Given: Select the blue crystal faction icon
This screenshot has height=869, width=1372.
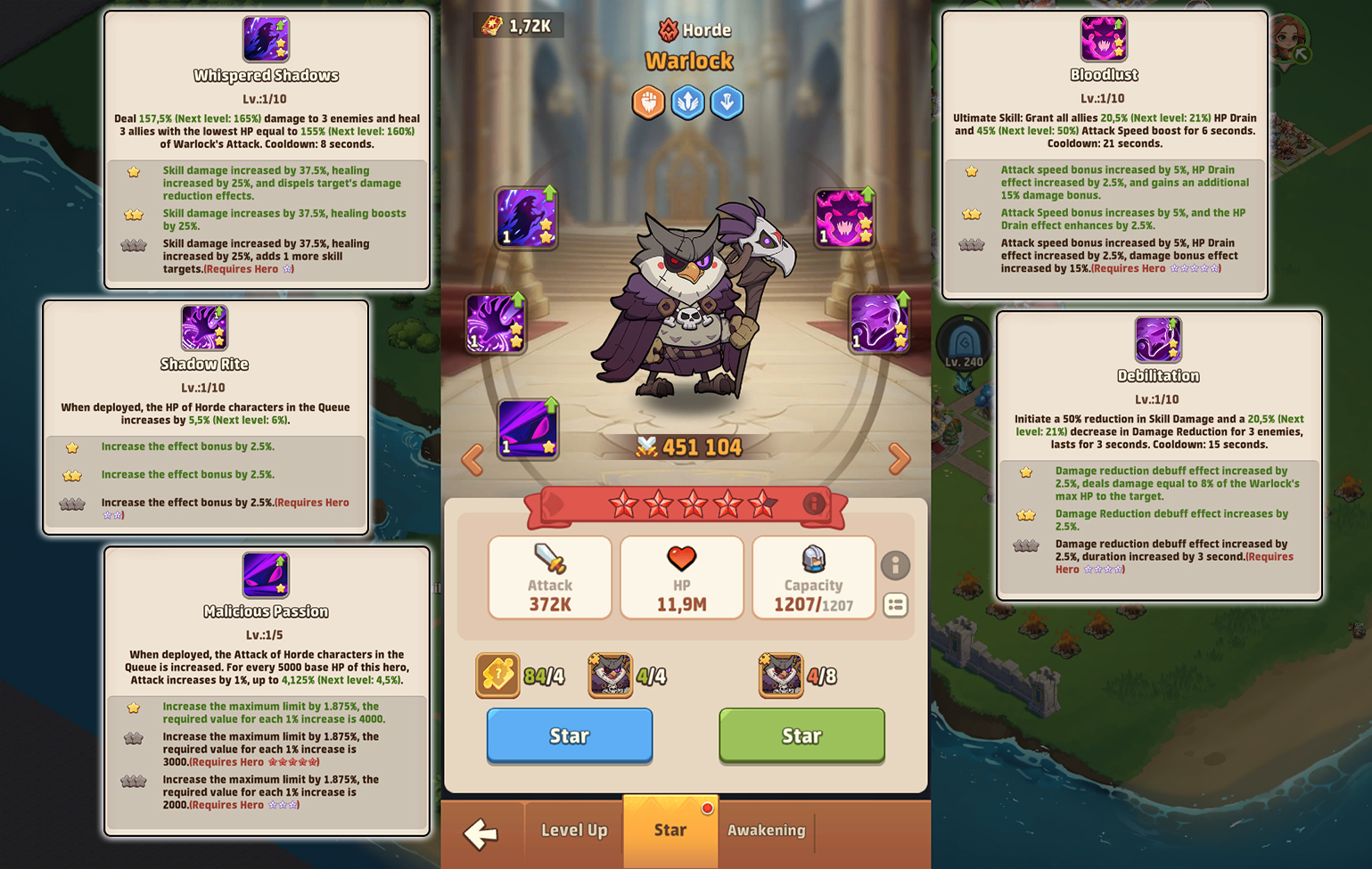Looking at the screenshot, I should pyautogui.click(x=687, y=102).
